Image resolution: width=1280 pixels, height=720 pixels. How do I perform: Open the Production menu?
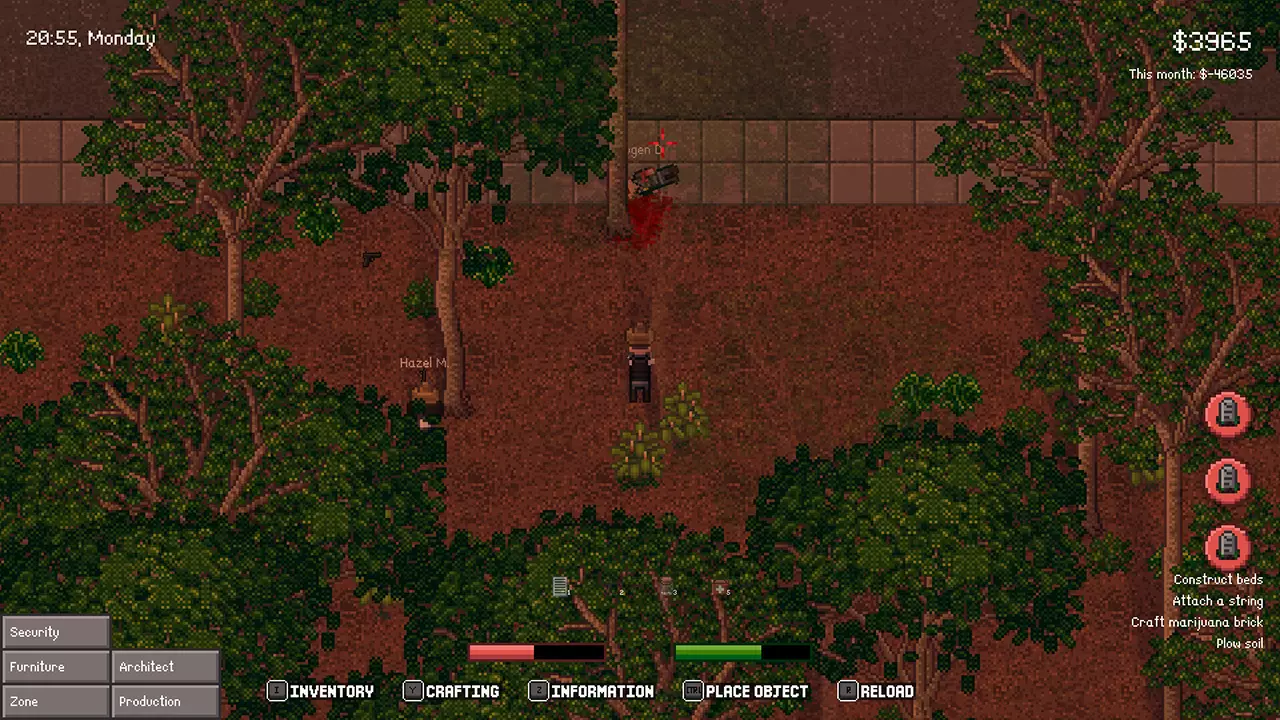click(165, 701)
